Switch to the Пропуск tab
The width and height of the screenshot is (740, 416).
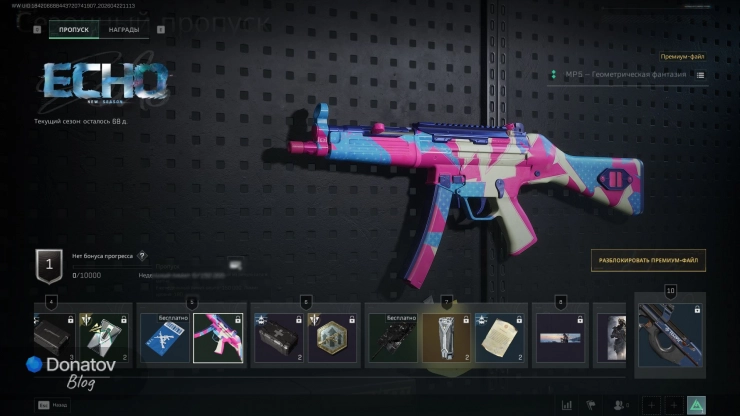pos(74,30)
